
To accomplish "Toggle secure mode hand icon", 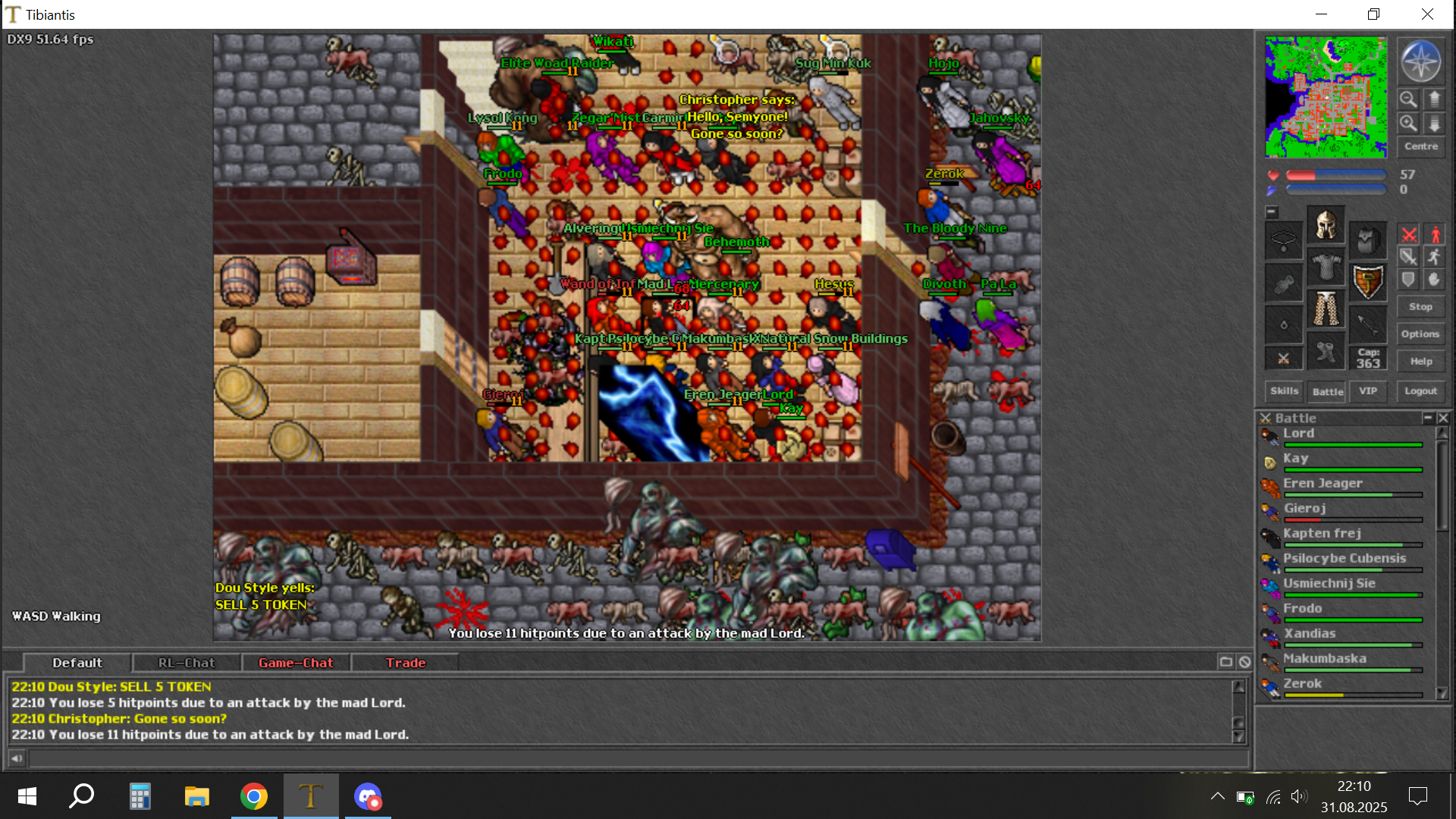I will click(x=1434, y=279).
